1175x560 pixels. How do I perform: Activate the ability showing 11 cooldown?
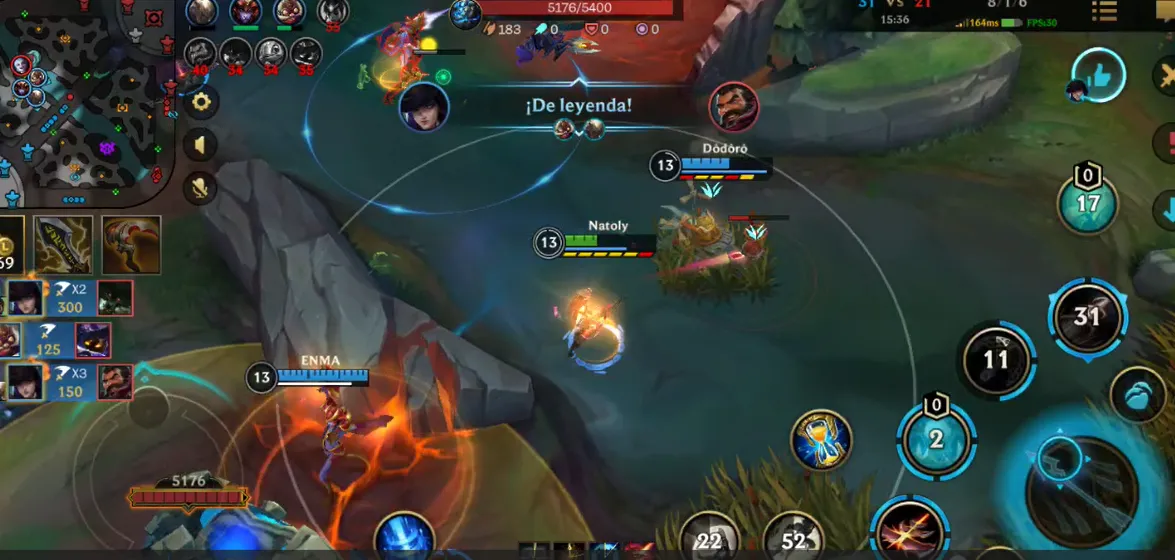(996, 360)
